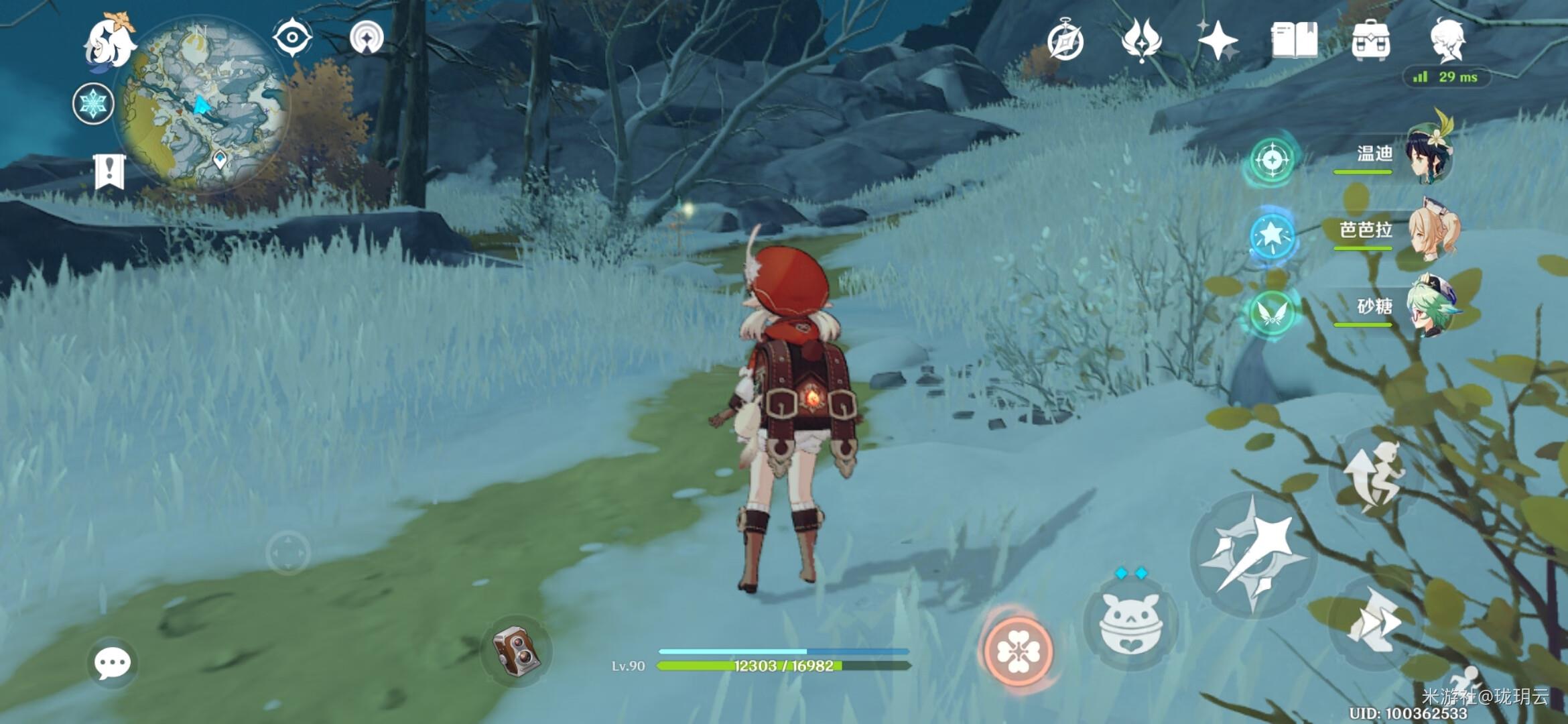
Task: Open the wish star icon
Action: (x=1218, y=40)
